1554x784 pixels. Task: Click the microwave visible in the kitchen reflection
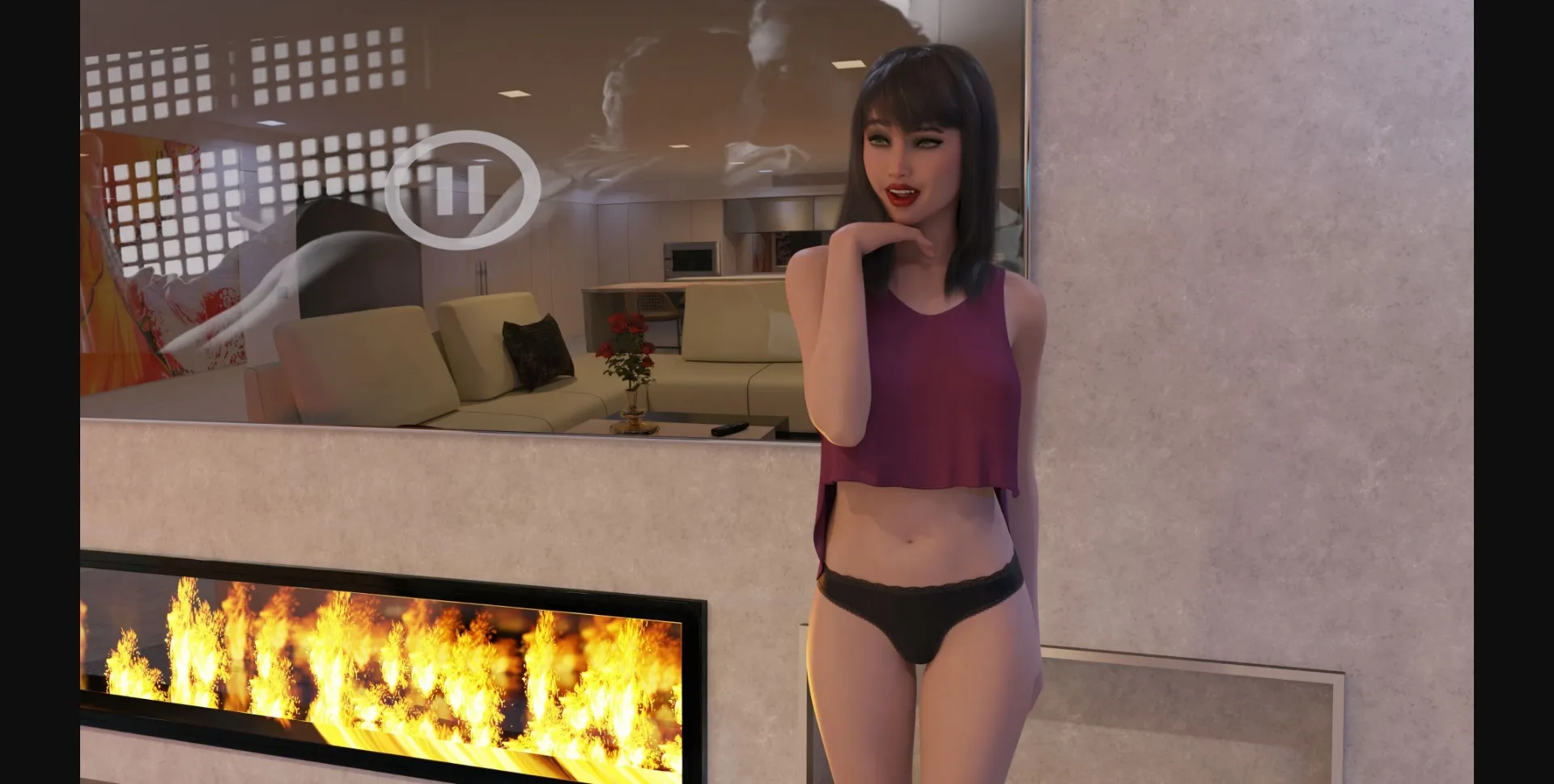click(x=690, y=259)
